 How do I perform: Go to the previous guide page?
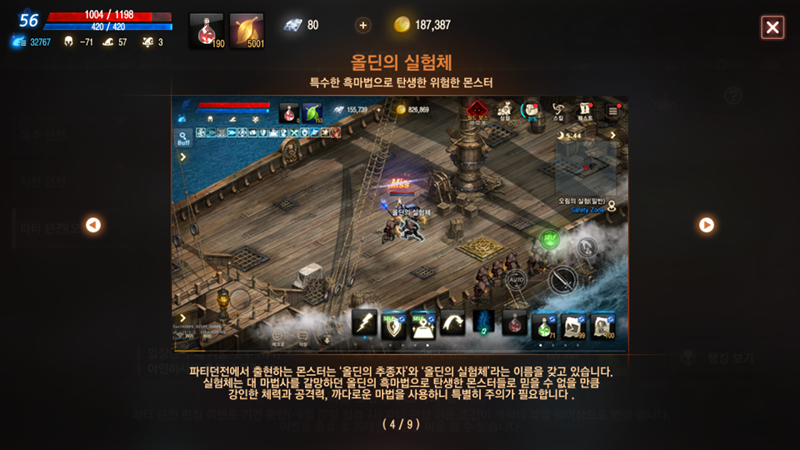pyautogui.click(x=93, y=225)
